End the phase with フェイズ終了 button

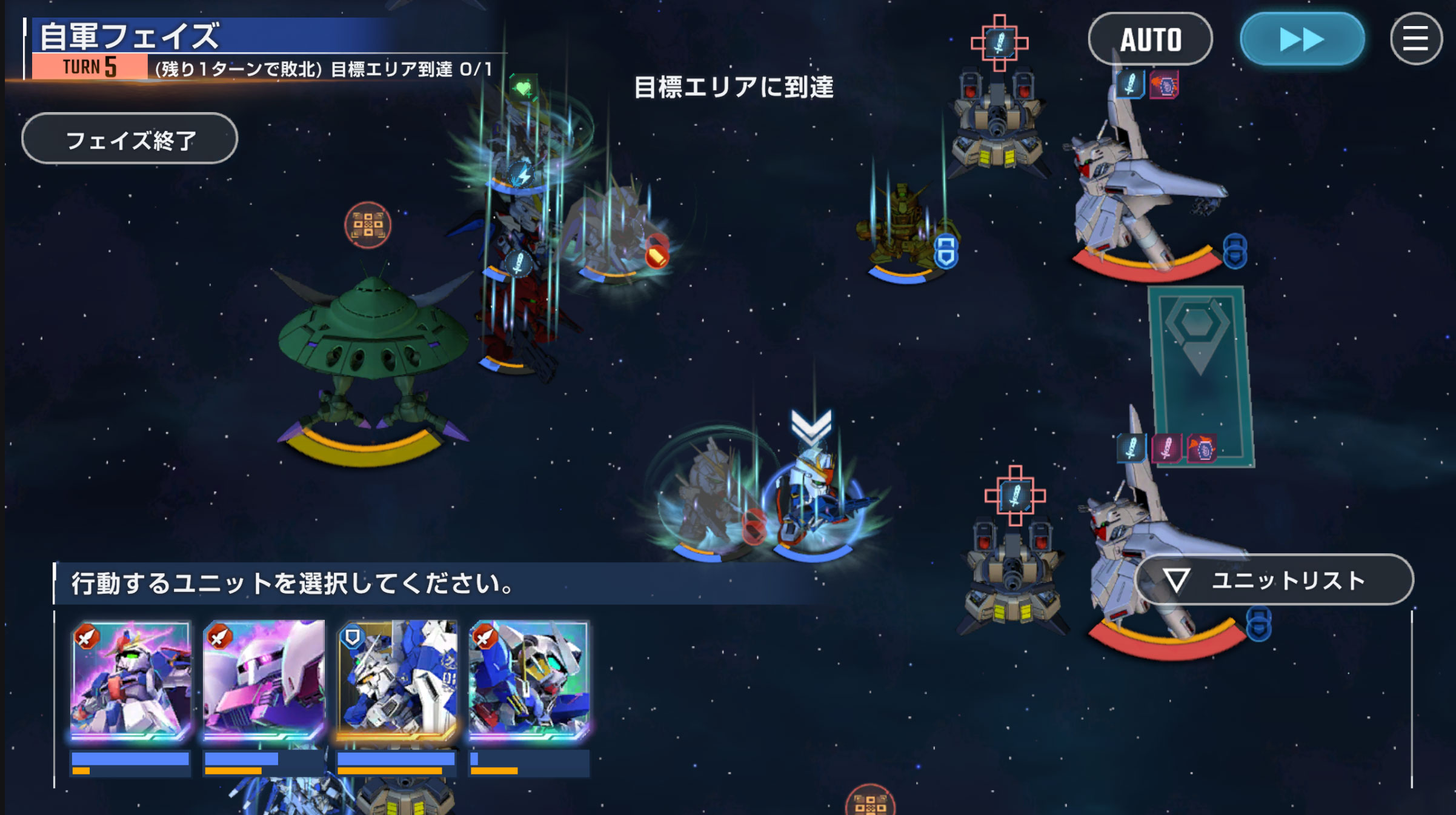130,139
